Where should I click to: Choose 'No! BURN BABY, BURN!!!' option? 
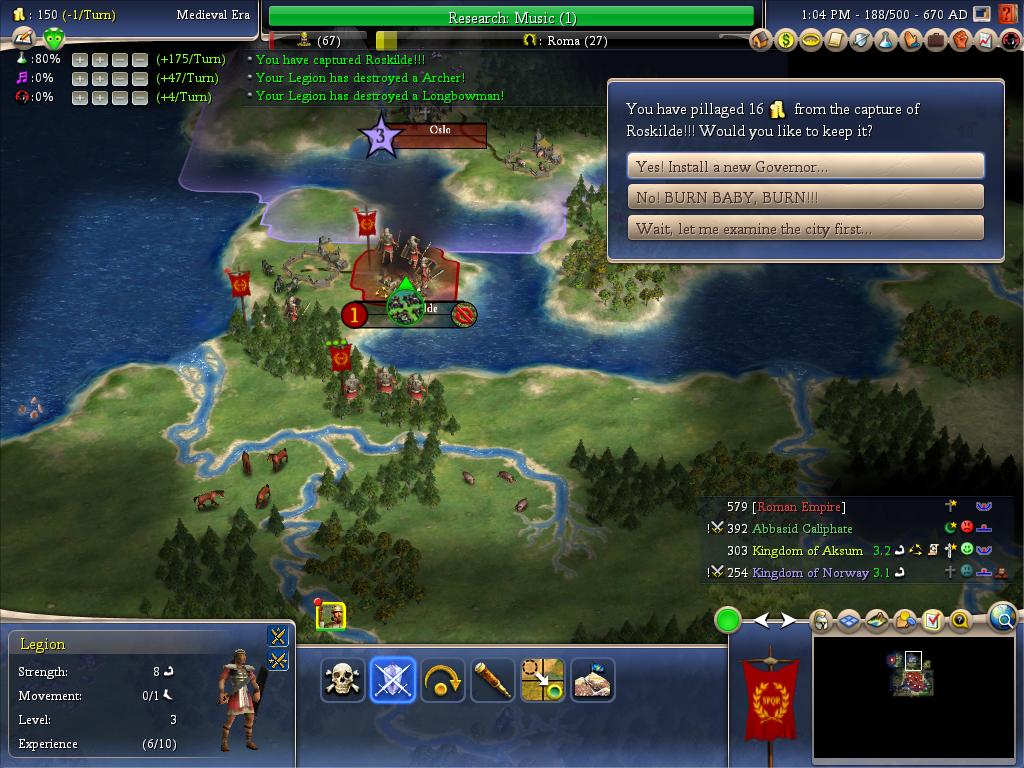(805, 197)
